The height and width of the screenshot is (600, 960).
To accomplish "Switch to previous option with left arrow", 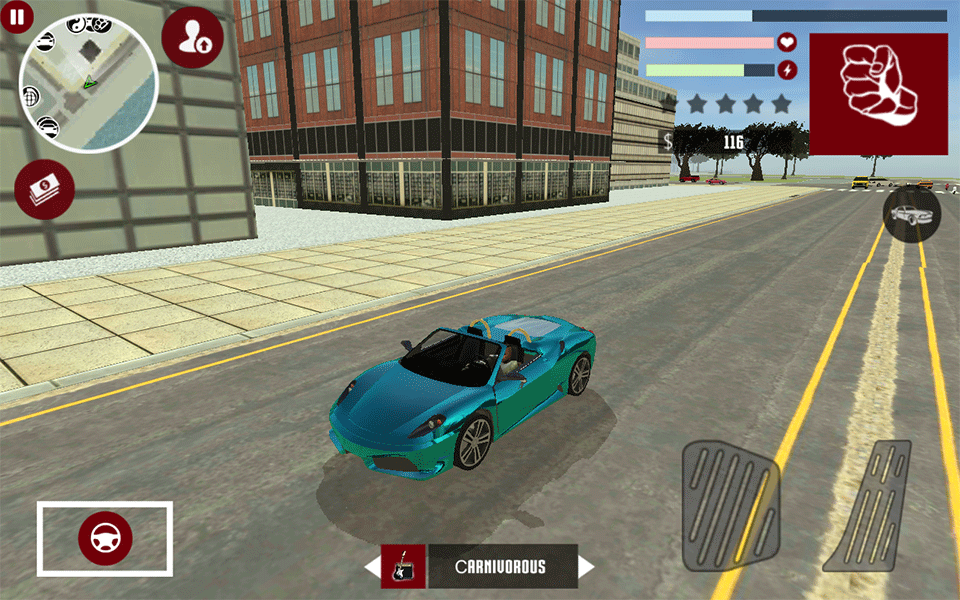I will 372,567.
